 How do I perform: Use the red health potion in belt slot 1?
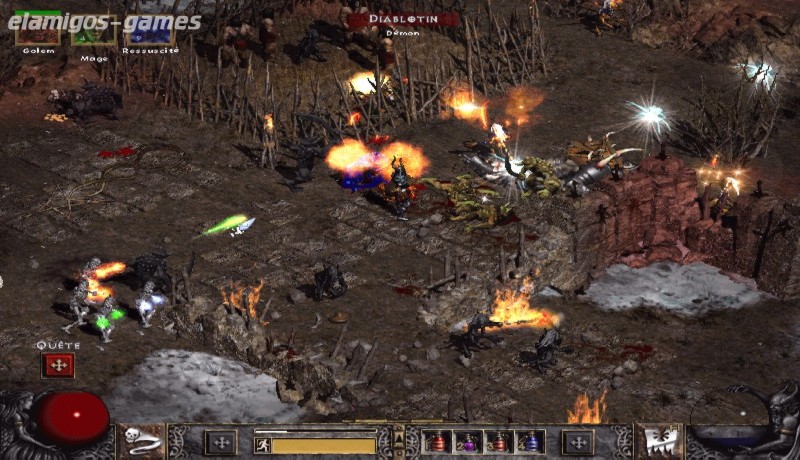click(438, 442)
